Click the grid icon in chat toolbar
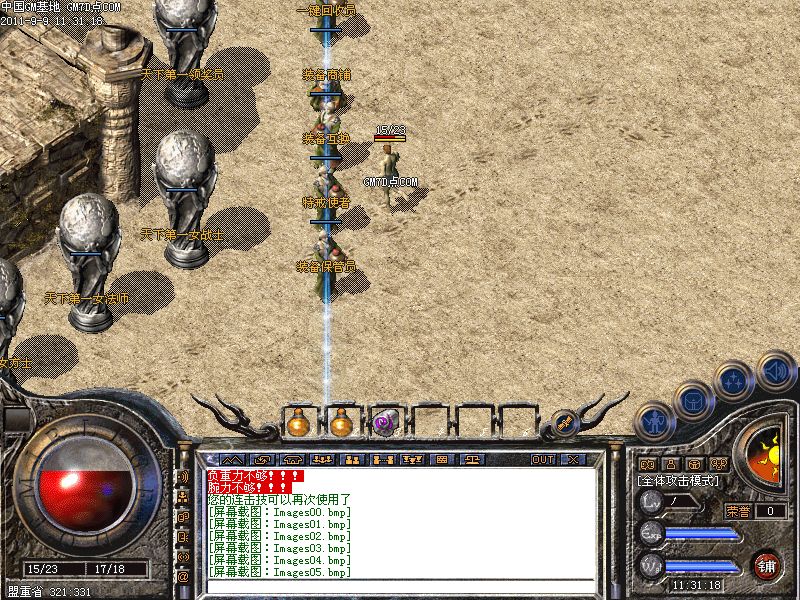 tap(441, 459)
